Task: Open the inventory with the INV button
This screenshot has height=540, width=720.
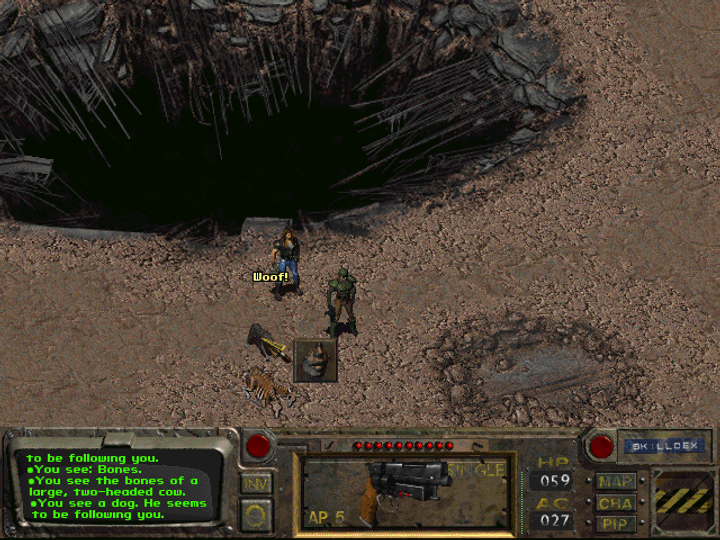Action: coord(257,484)
